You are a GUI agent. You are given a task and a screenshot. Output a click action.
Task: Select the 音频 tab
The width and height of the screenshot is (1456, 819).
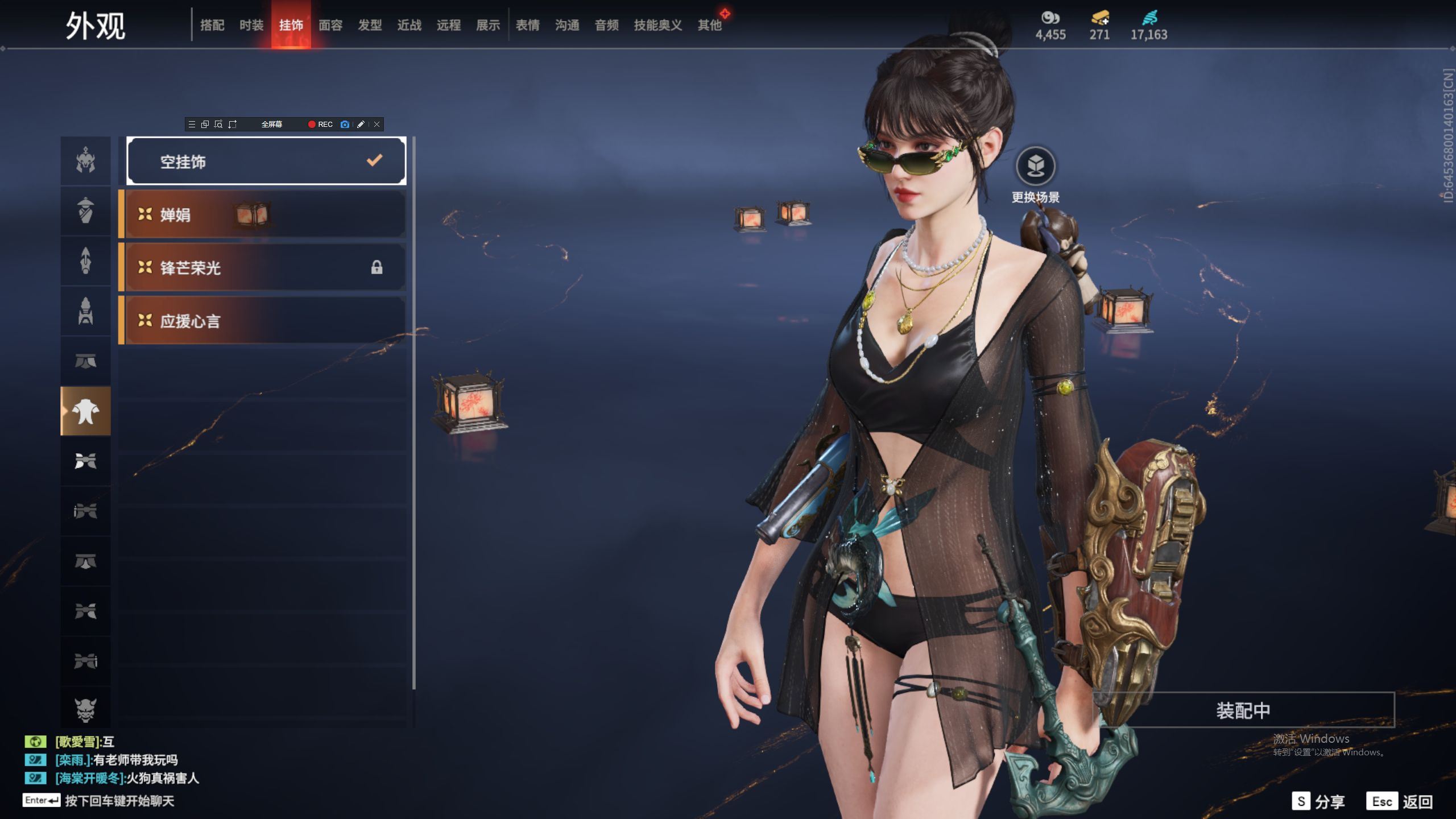(x=606, y=25)
